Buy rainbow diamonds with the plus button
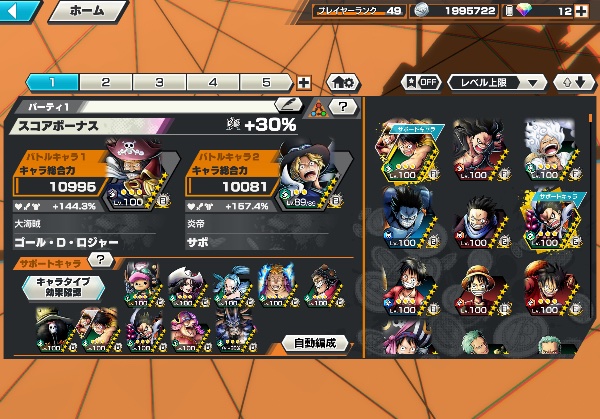 click(x=582, y=11)
